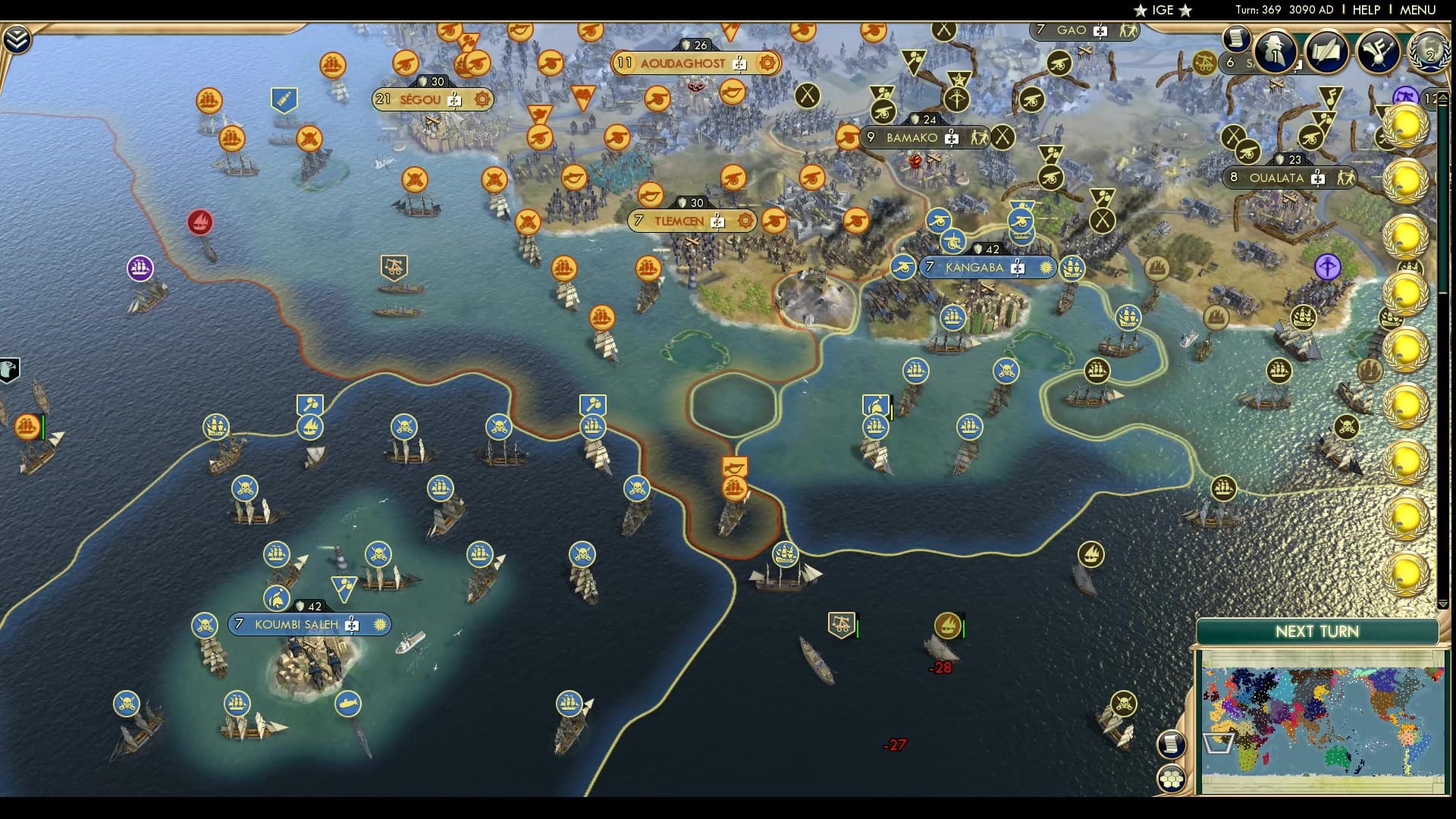
Task: Click the puzzle-piece icon beside Bamako's name
Action: pos(952,138)
